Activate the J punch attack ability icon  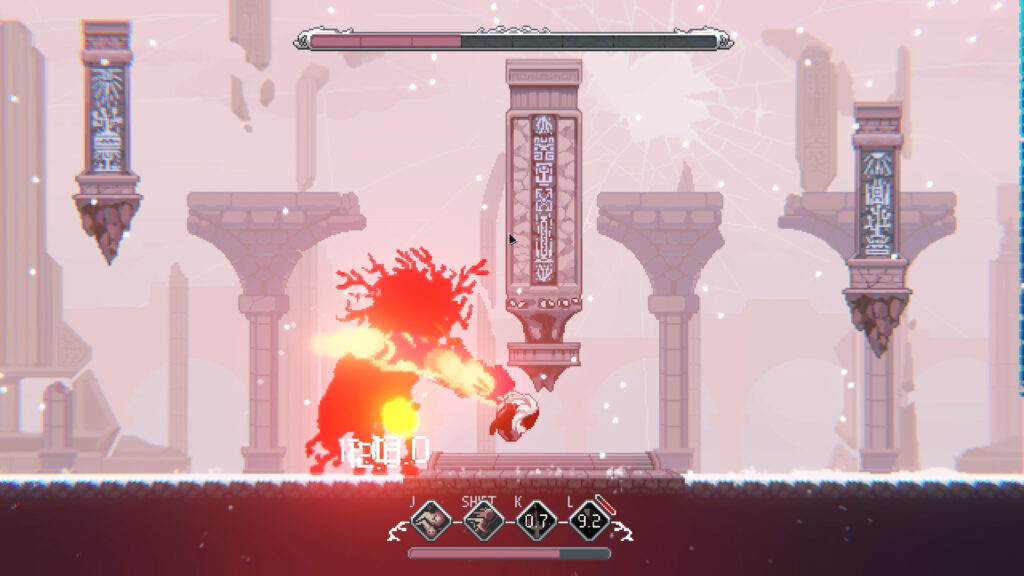pos(431,521)
